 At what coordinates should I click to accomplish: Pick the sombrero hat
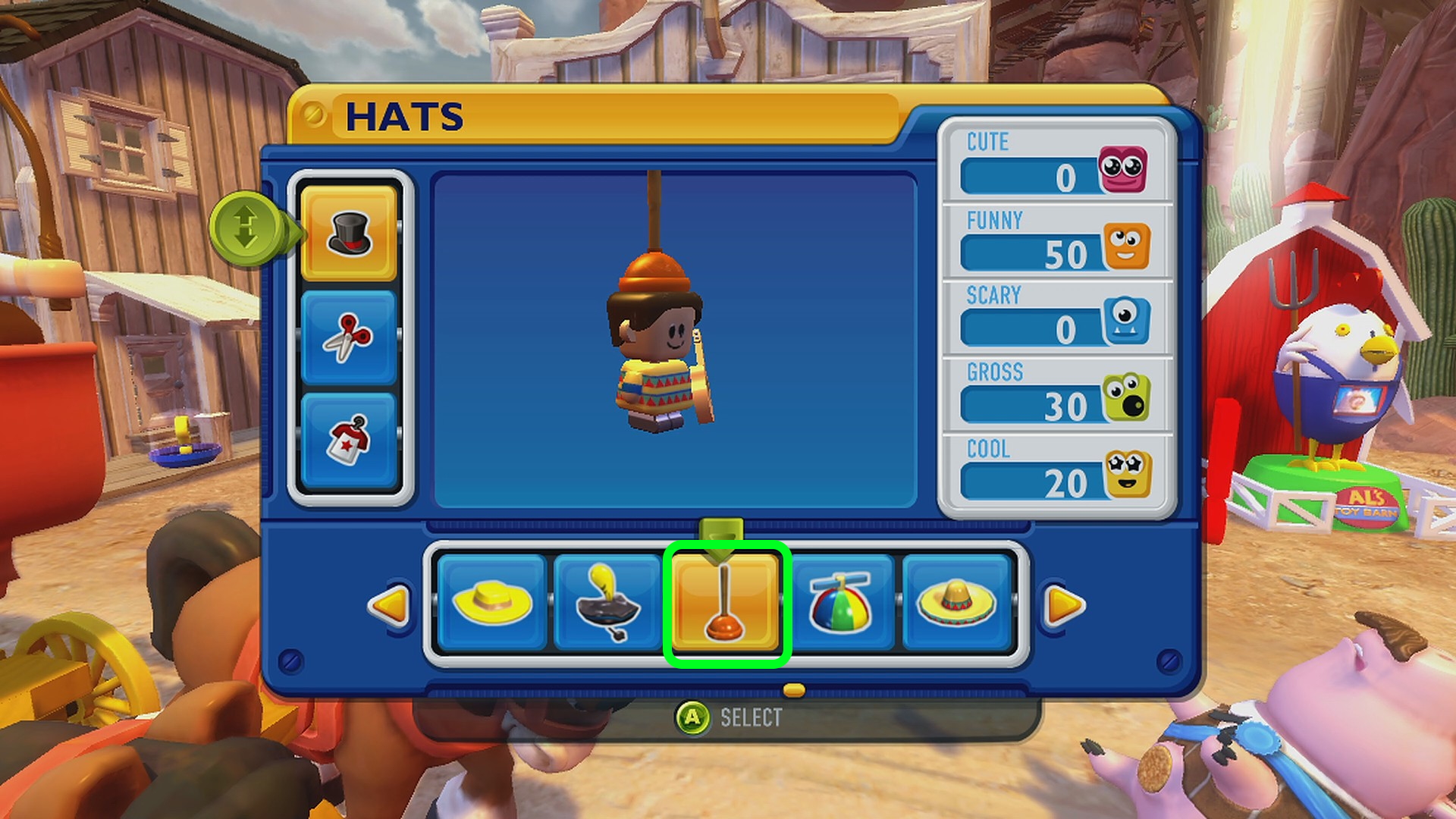pyautogui.click(x=956, y=603)
